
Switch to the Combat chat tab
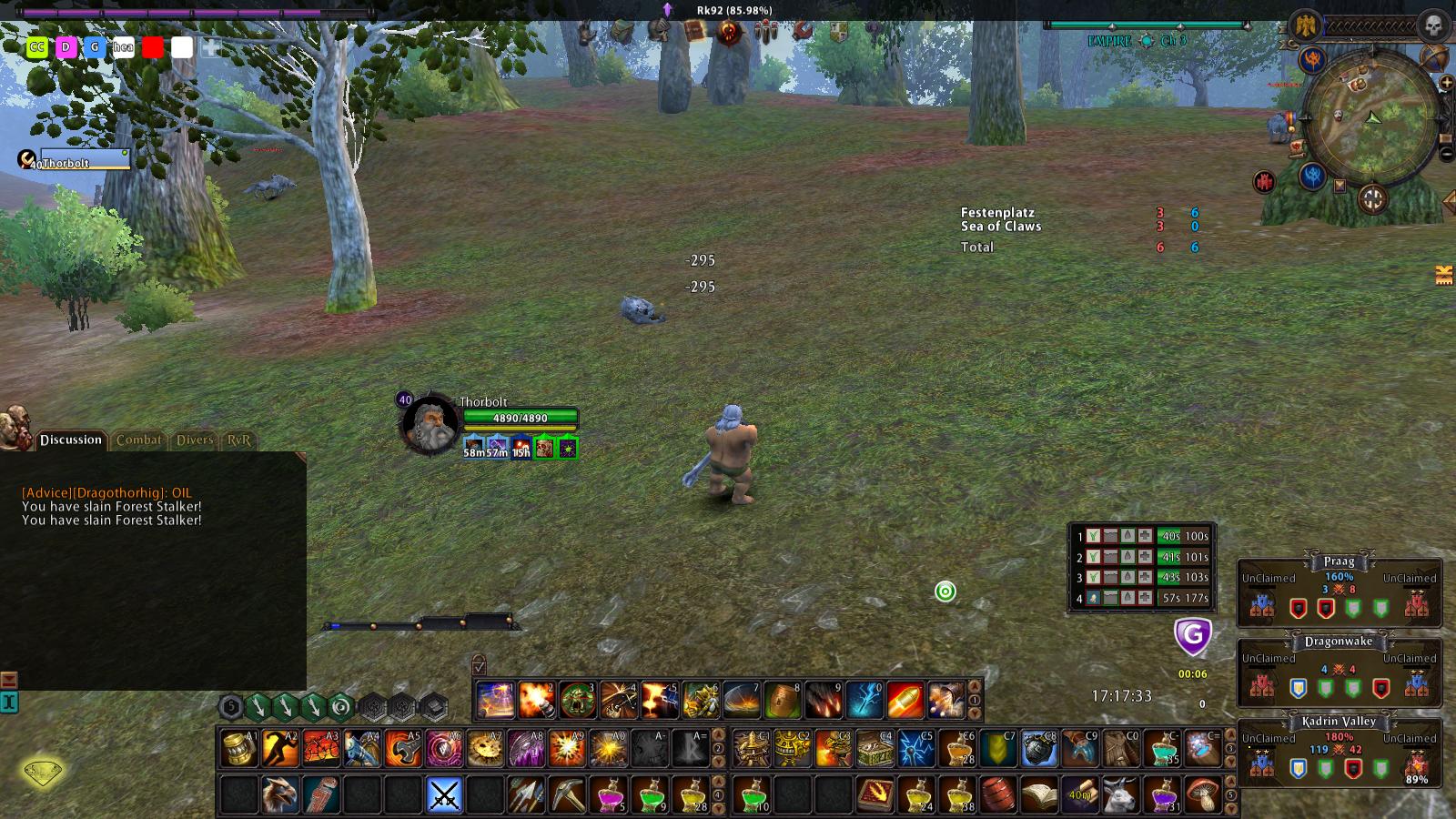138,440
